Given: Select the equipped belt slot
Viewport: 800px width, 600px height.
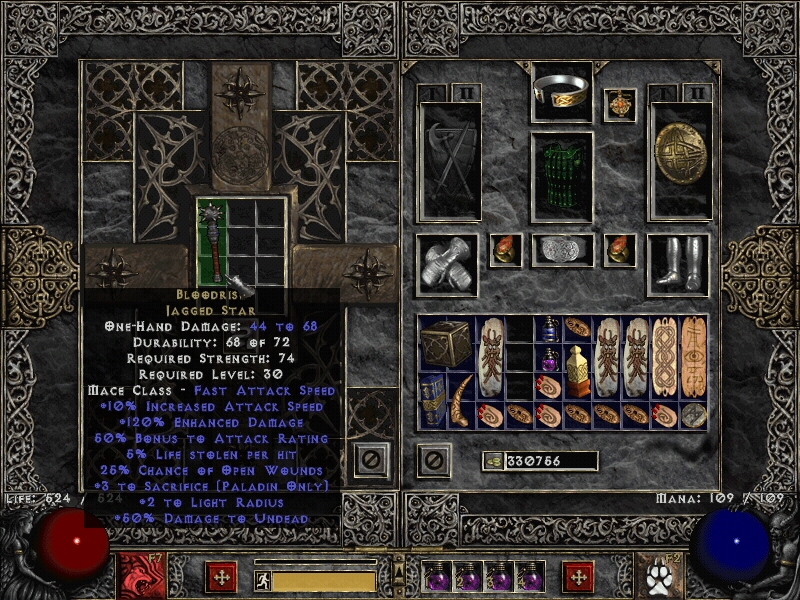Looking at the screenshot, I should [561, 250].
